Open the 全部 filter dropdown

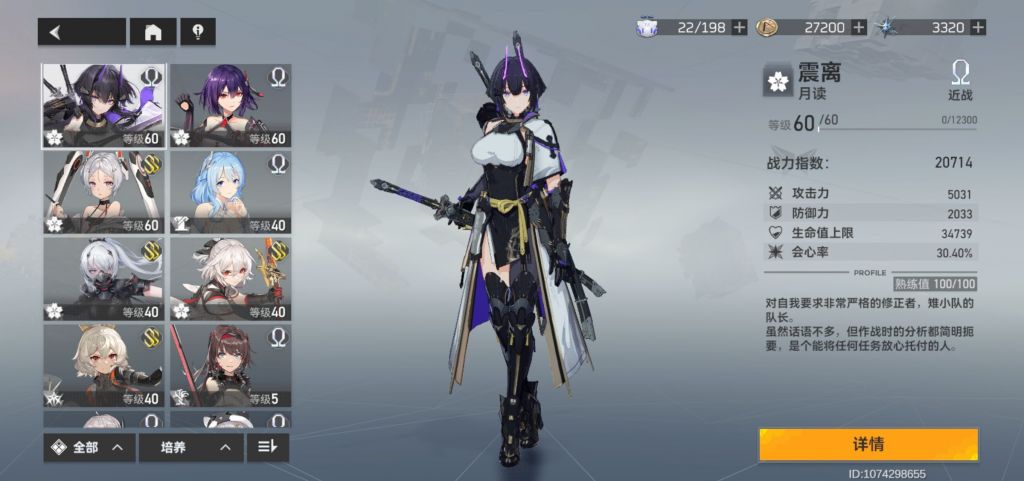tap(89, 447)
